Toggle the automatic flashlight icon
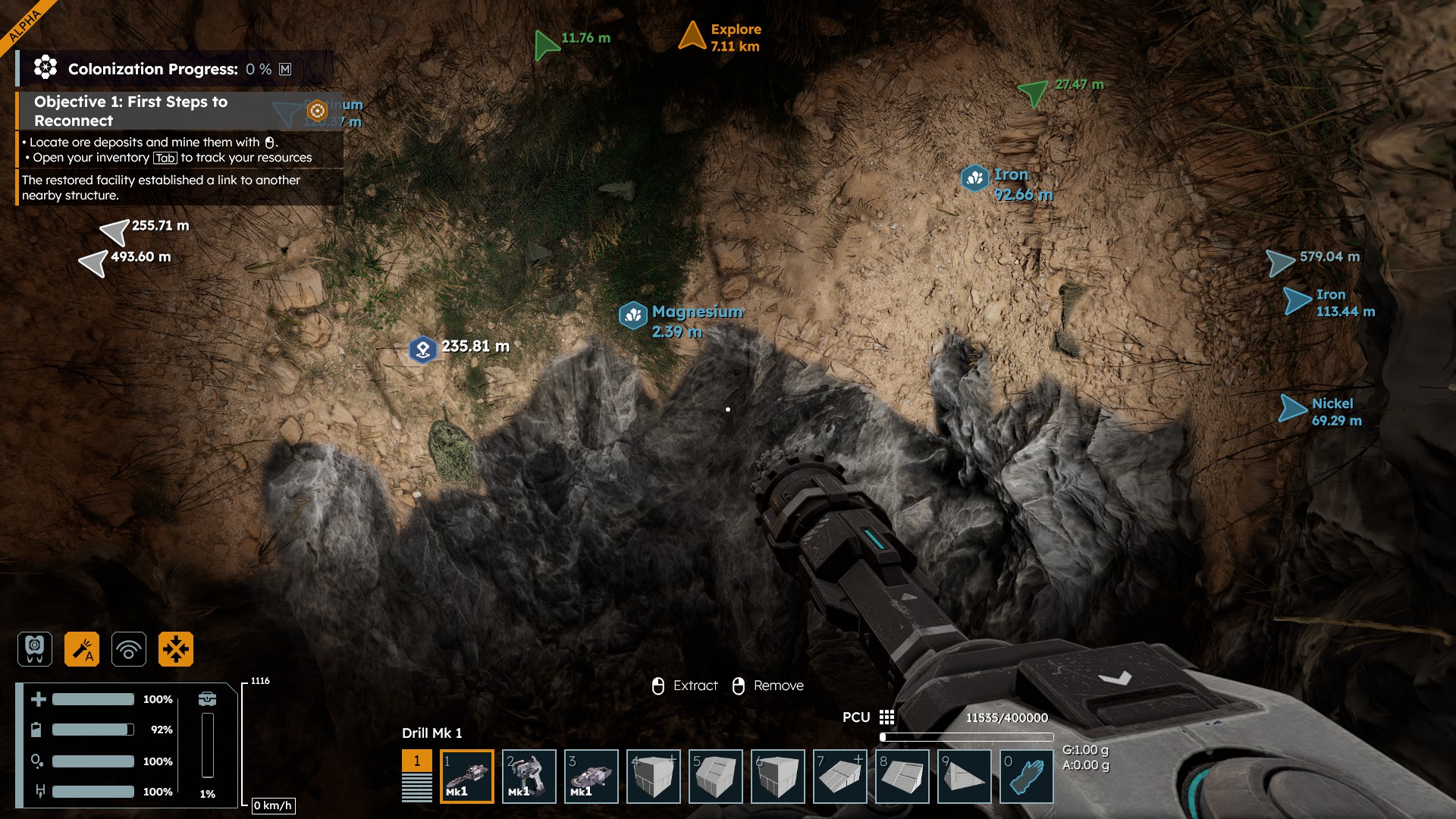This screenshot has width=1456, height=819. (x=82, y=649)
